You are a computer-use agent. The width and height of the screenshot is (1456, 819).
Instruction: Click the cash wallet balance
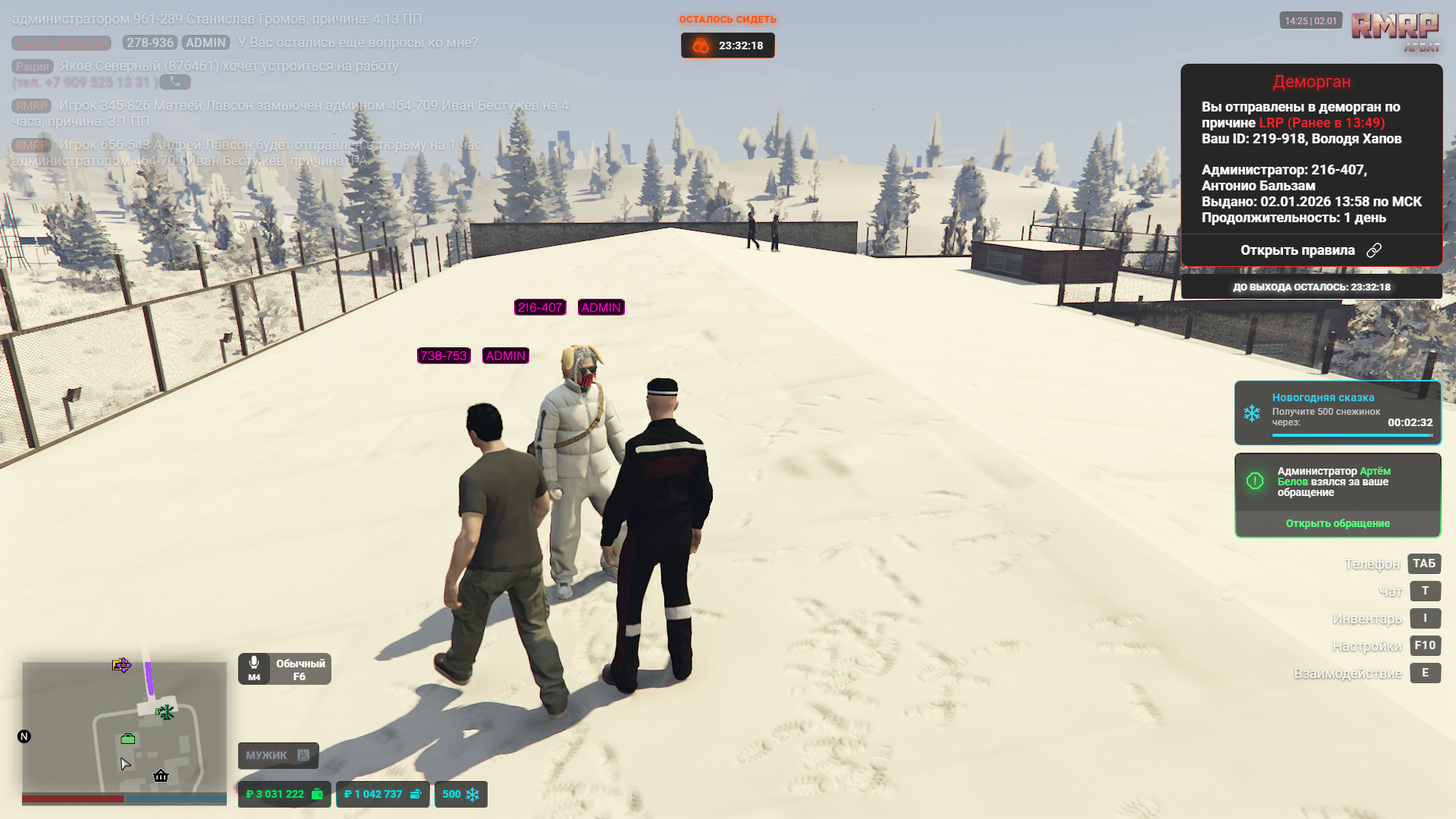(x=284, y=794)
